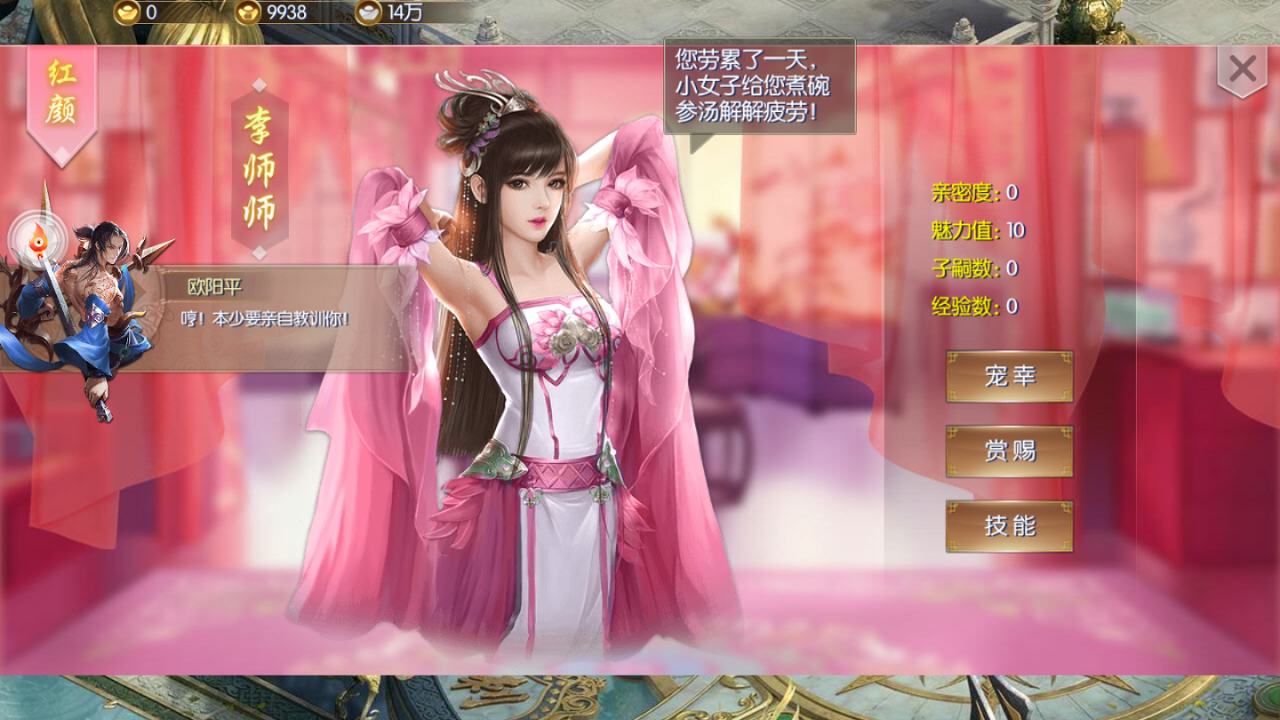
Task: Close the 红颜 panel with X
Action: tap(1242, 69)
